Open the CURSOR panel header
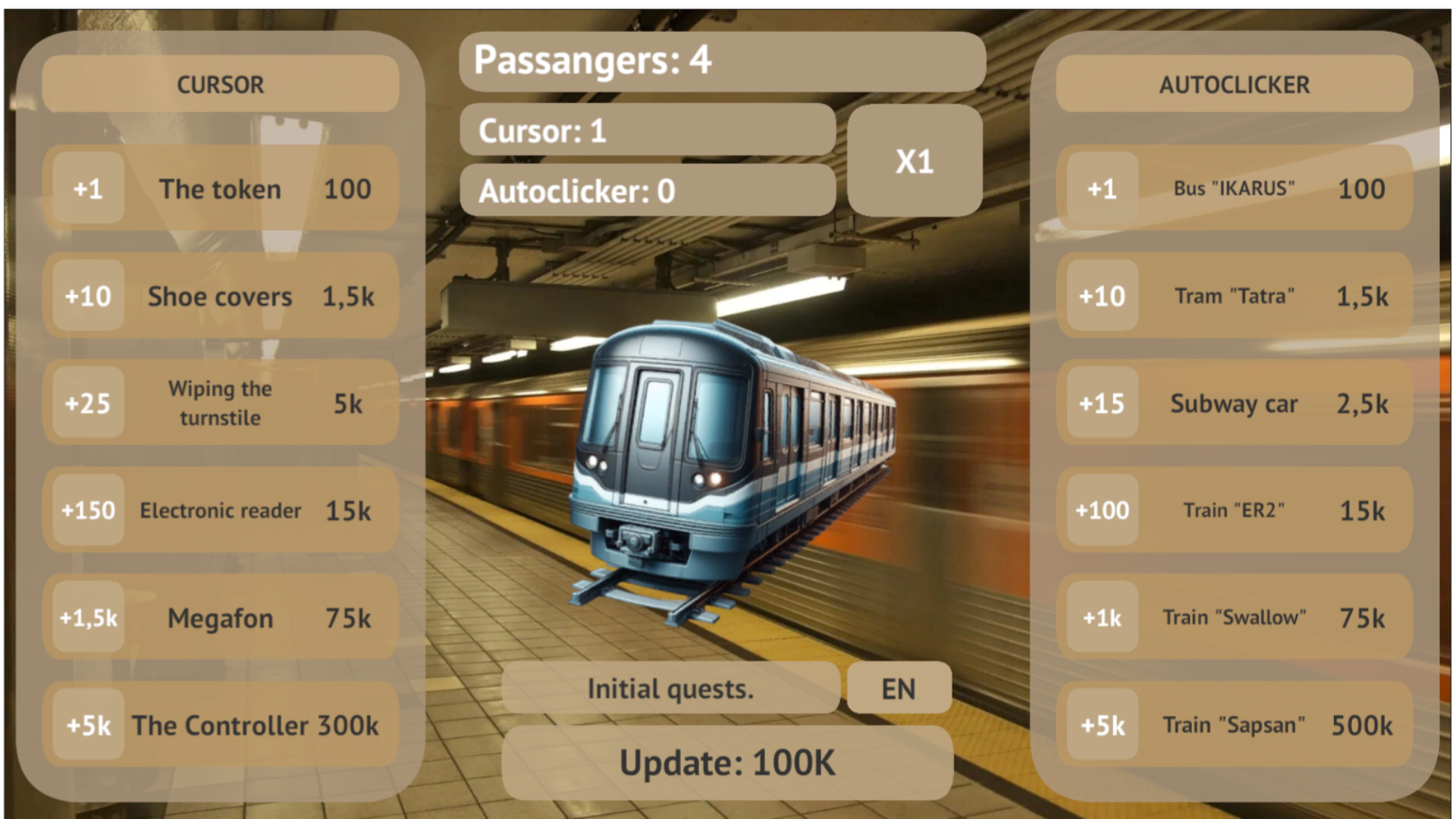This screenshot has width=1456, height=819. (x=220, y=84)
